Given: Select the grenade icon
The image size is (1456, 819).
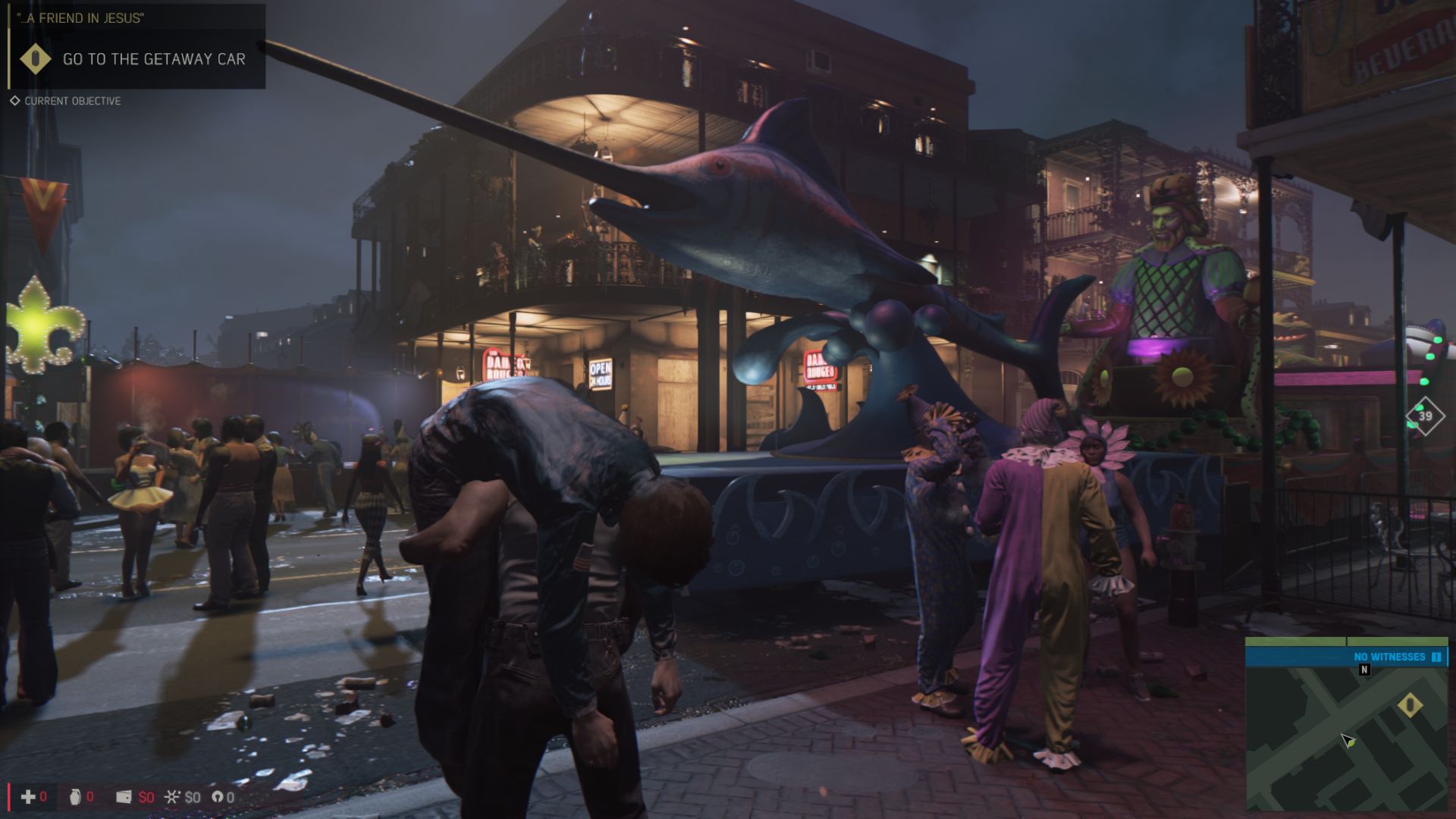Looking at the screenshot, I should (x=74, y=797).
